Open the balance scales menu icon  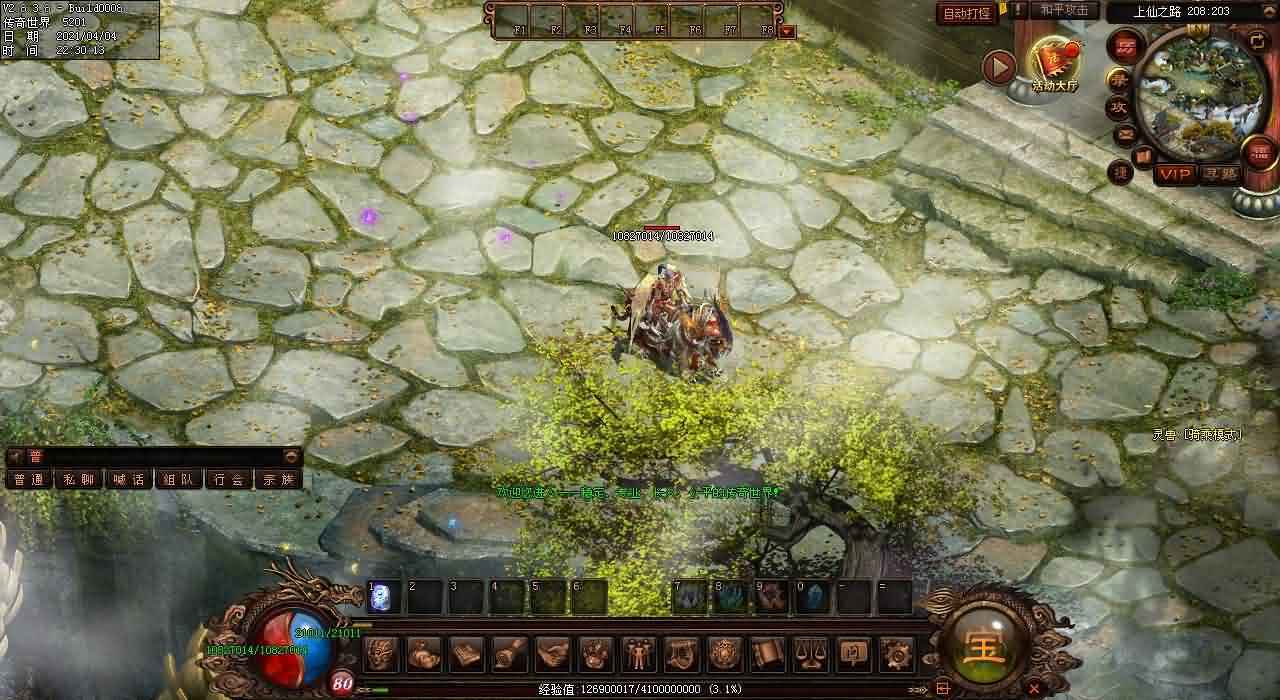coord(809,654)
